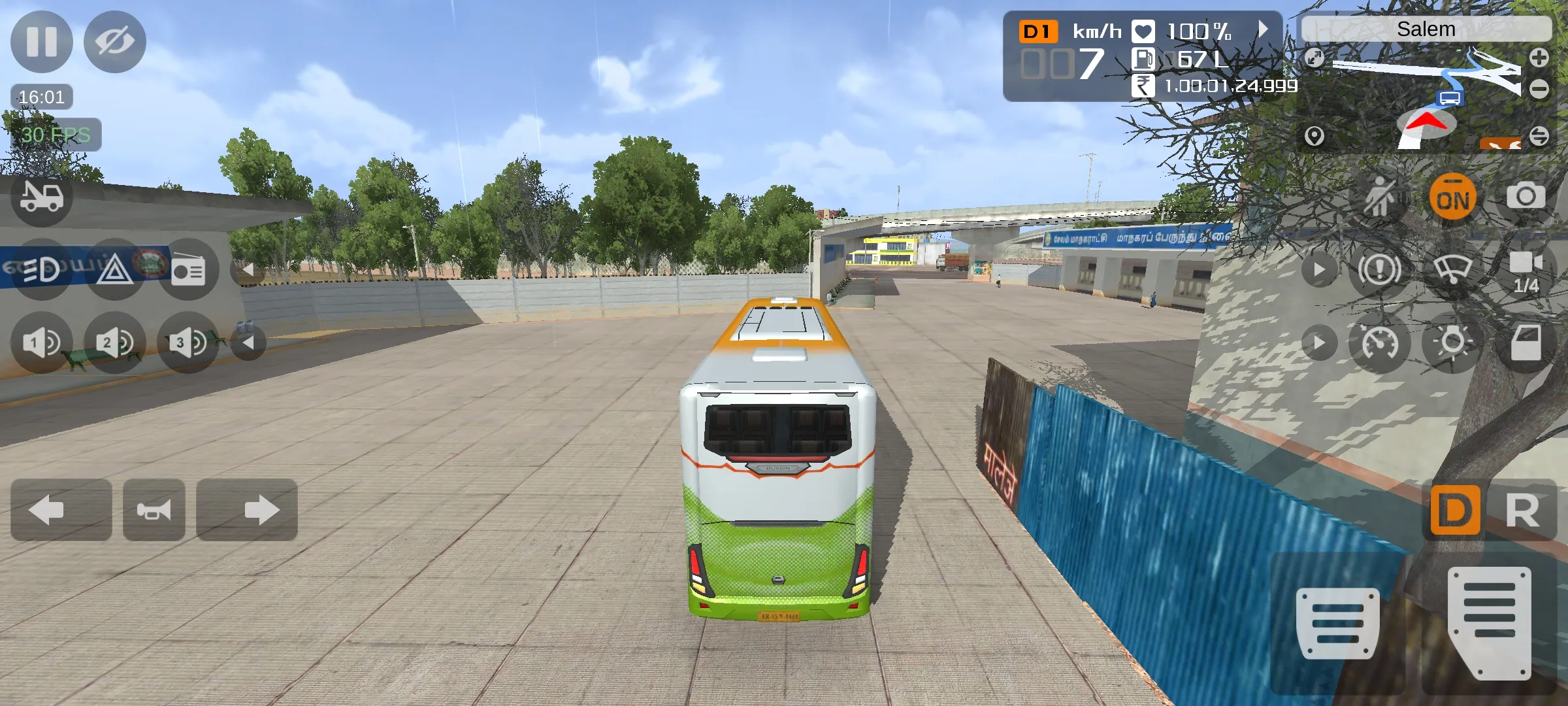Sound horn number 3
Viewport: 1568px width, 706px height.
(x=188, y=343)
